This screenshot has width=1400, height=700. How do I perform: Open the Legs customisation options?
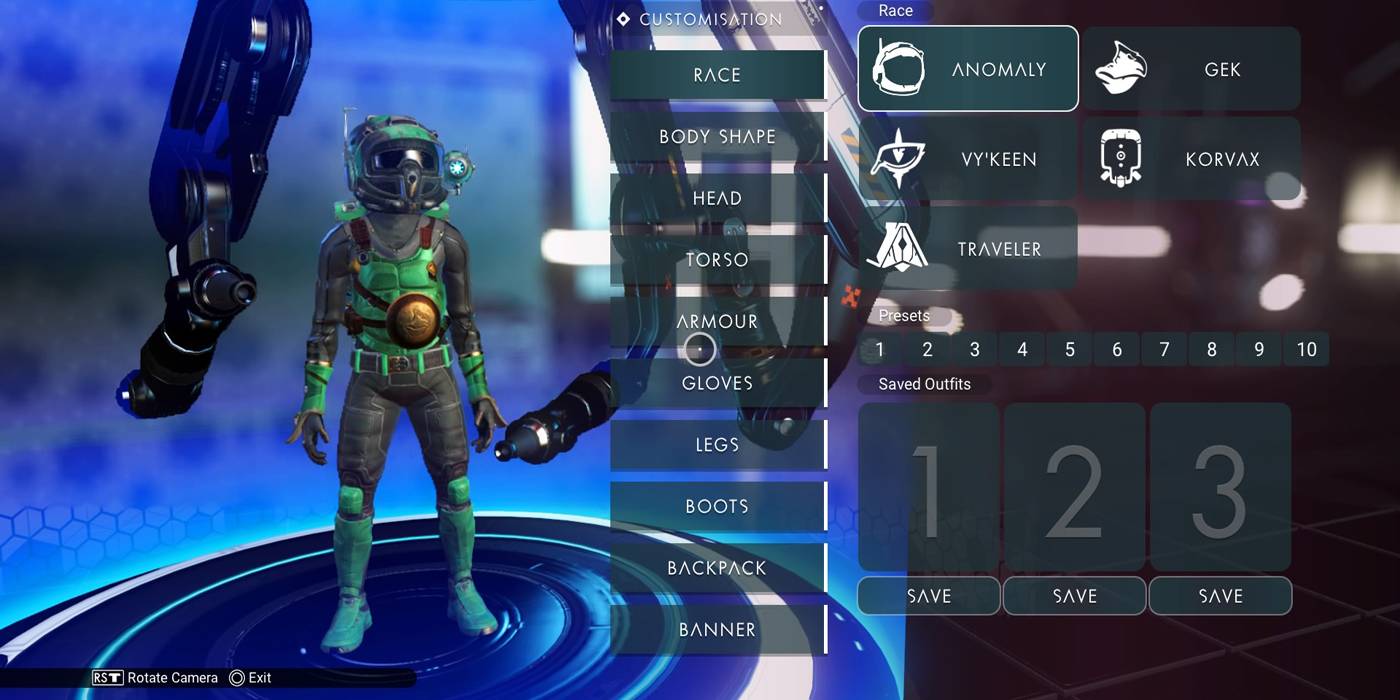[717, 445]
